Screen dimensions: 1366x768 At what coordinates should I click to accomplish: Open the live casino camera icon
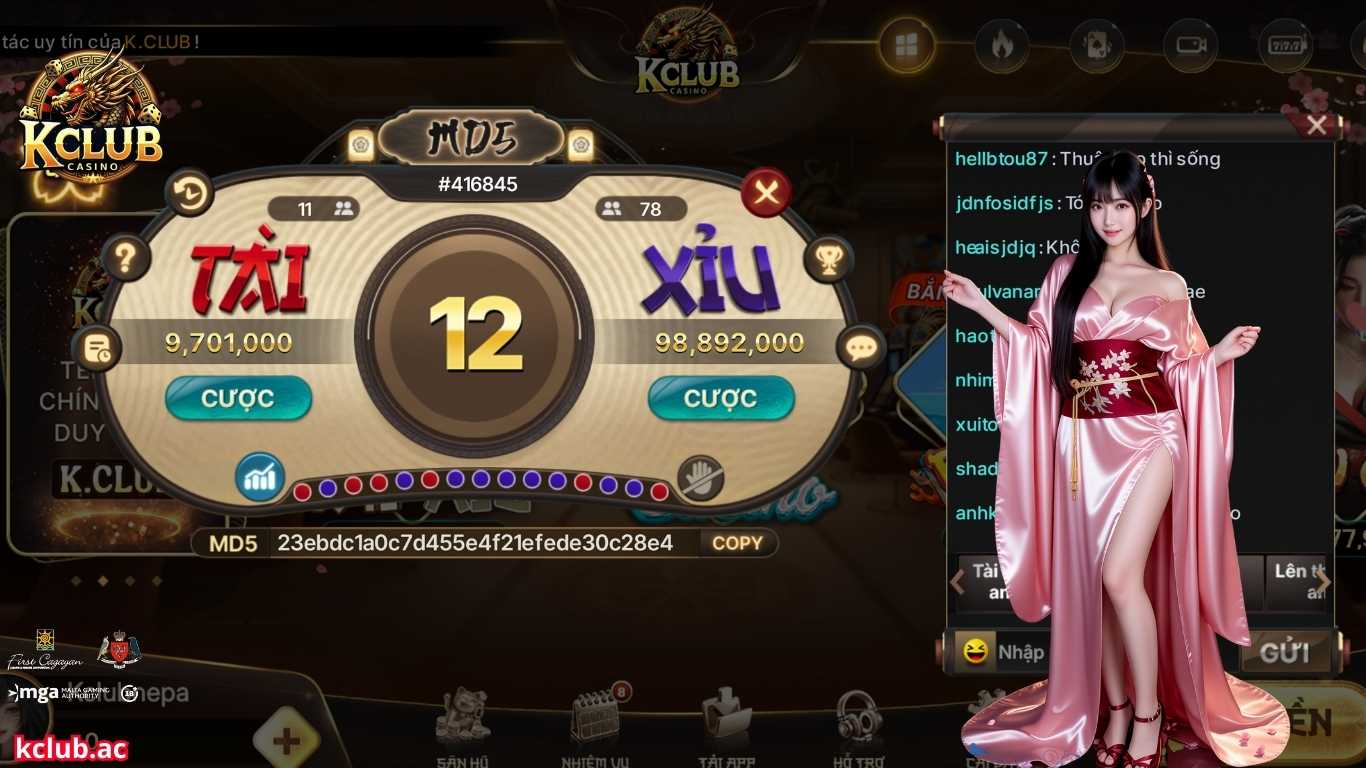1190,47
